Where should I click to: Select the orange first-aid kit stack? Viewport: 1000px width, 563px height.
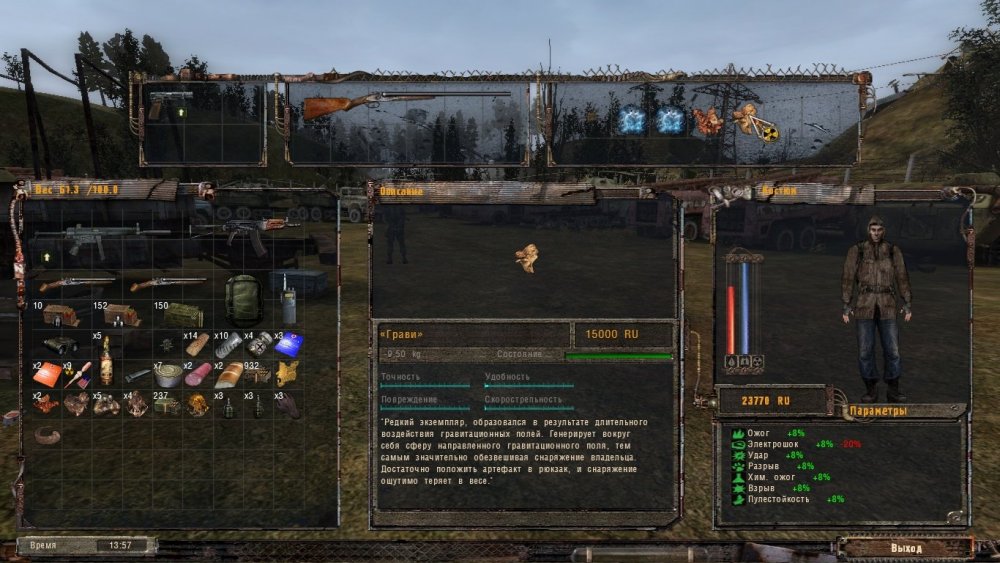47,375
